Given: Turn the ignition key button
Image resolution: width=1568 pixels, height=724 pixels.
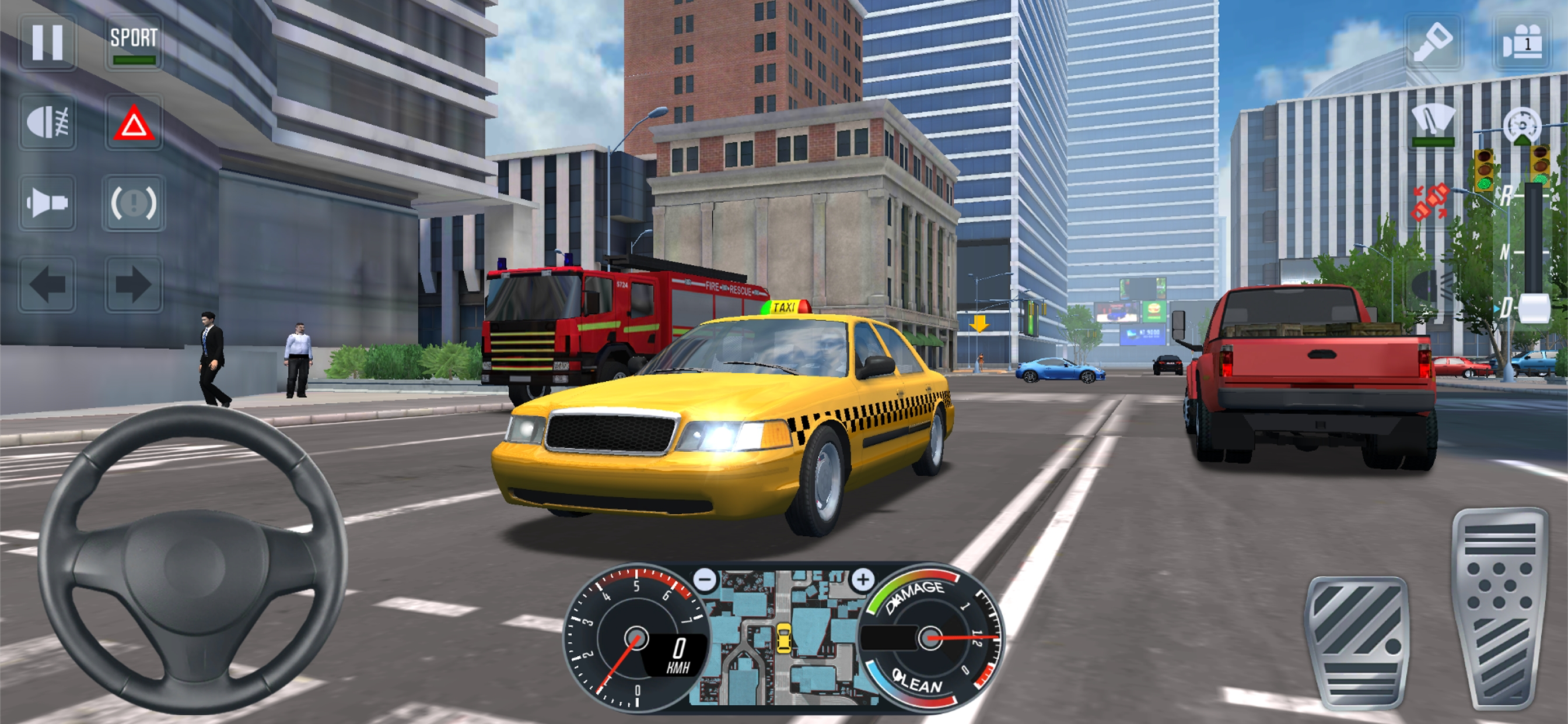Looking at the screenshot, I should pos(1433,43).
